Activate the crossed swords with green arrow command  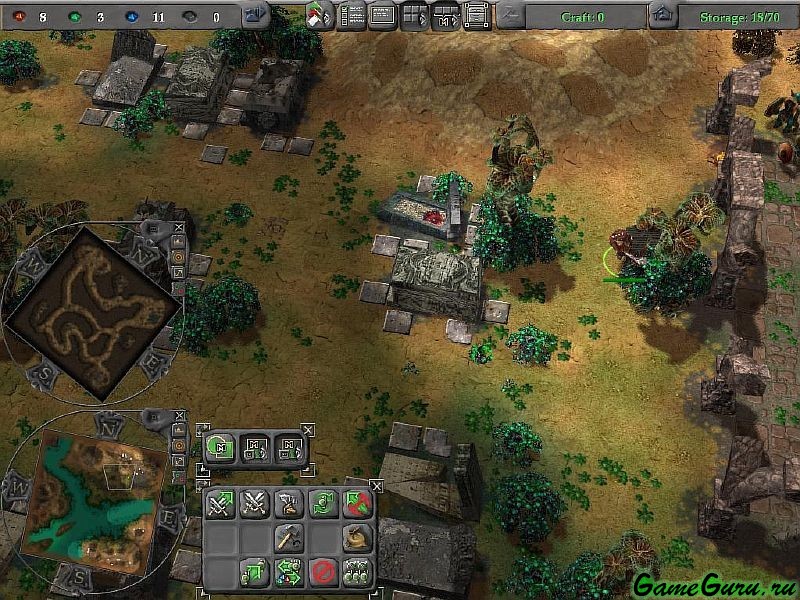(x=221, y=504)
